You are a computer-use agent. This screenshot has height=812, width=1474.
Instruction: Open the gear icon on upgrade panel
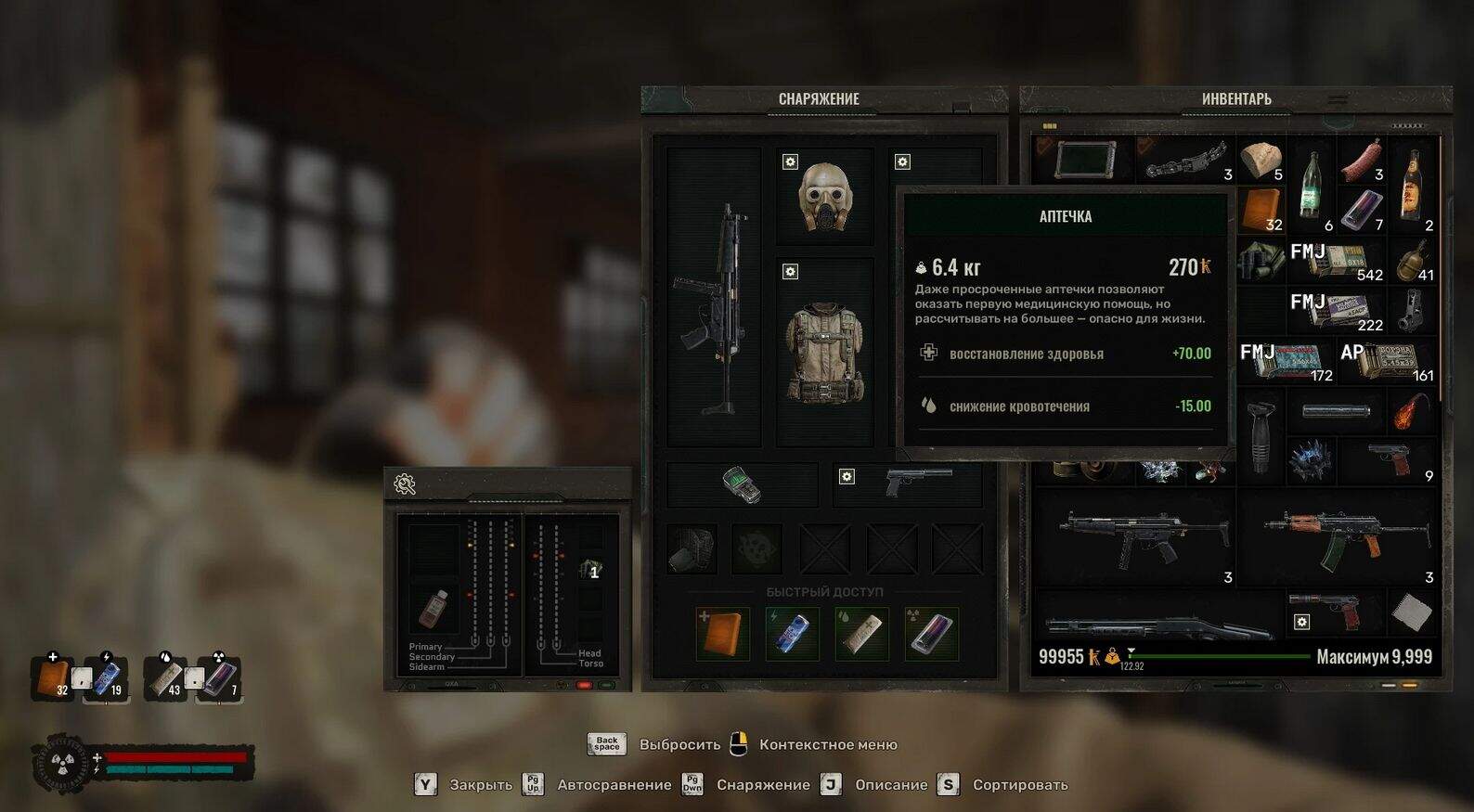405,483
